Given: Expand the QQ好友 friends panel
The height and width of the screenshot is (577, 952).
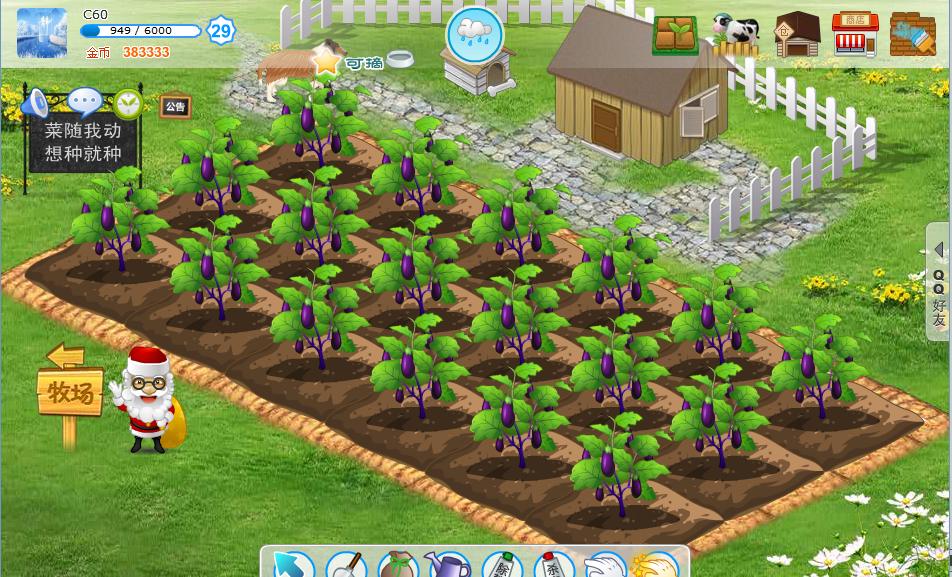Looking at the screenshot, I should click(x=939, y=285).
